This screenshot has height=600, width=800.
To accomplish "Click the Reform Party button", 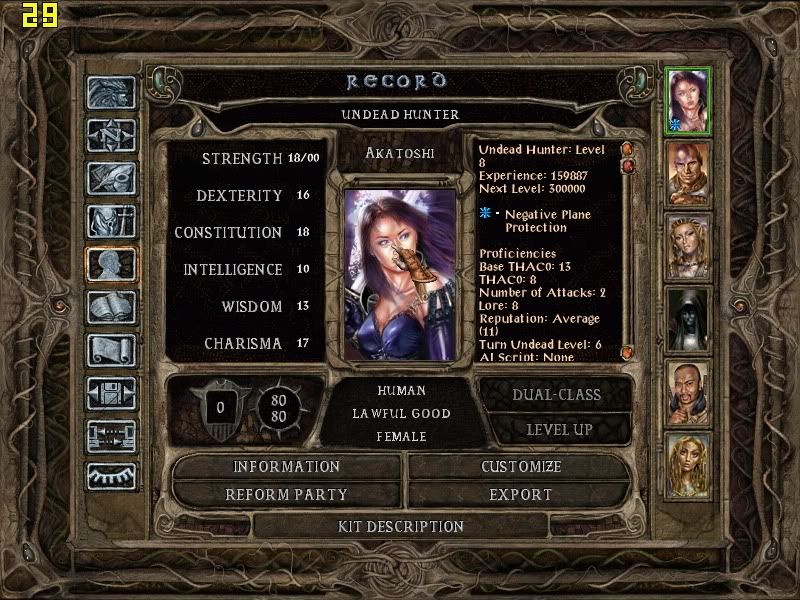I will point(287,495).
